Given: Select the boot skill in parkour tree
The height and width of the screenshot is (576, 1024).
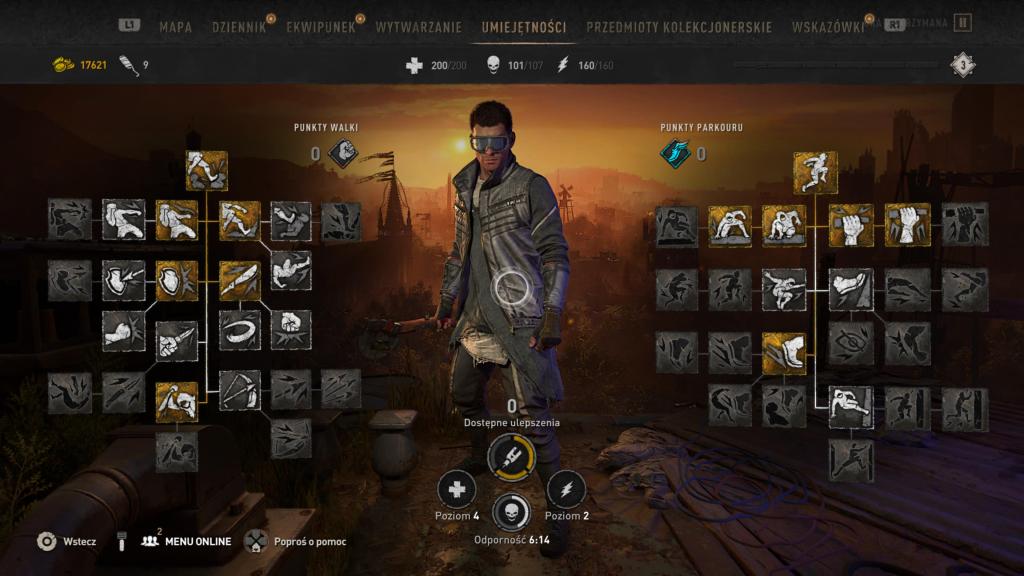Looking at the screenshot, I should [784, 353].
